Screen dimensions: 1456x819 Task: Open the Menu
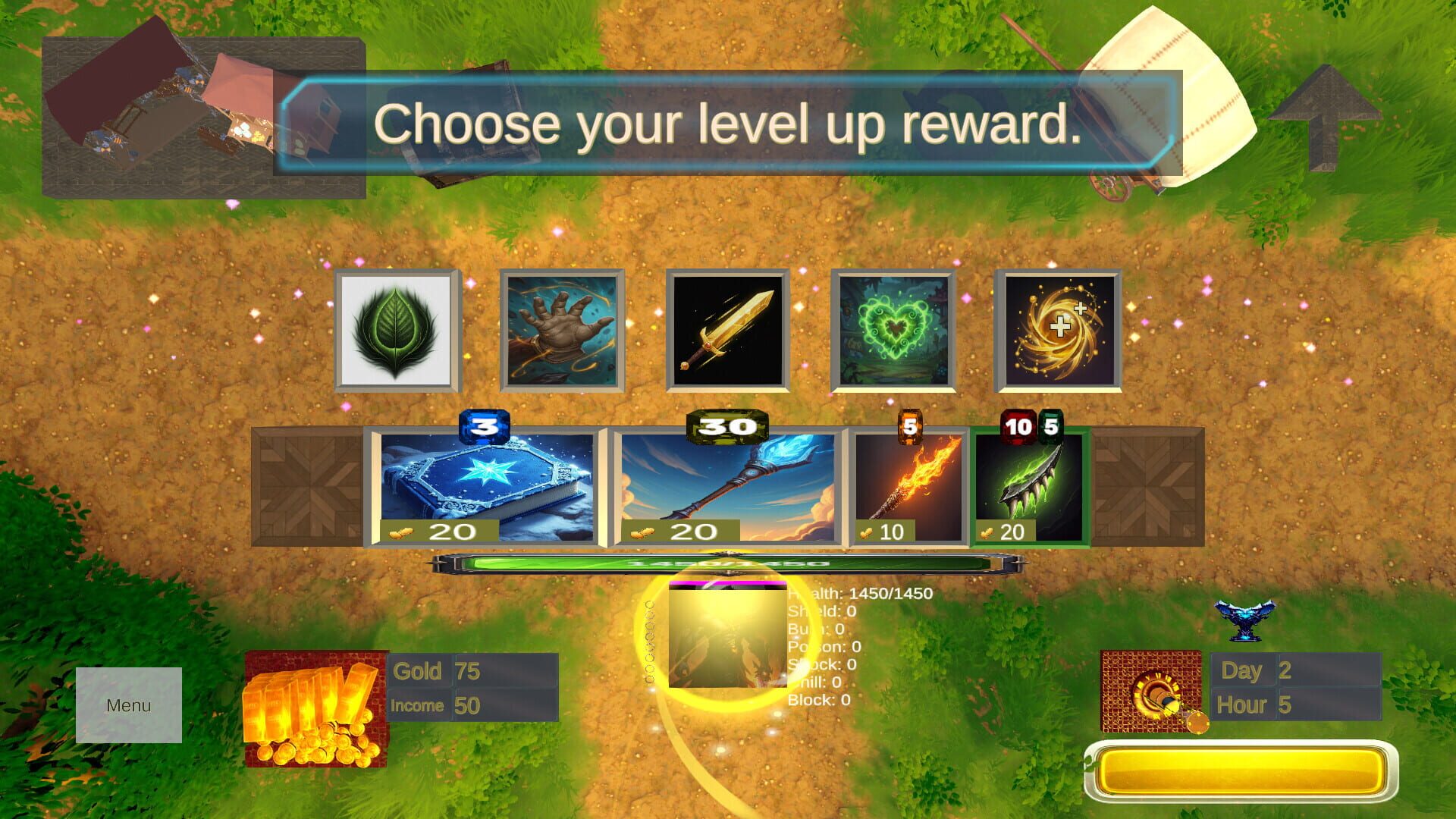(128, 705)
